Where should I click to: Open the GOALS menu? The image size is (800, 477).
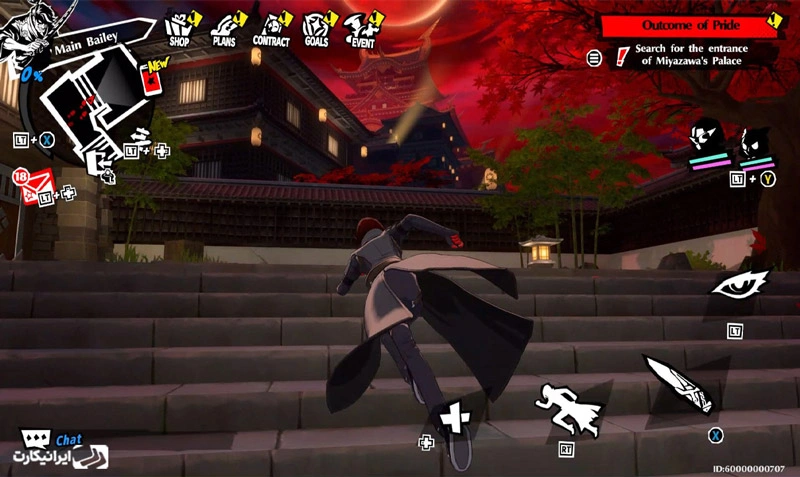[316, 29]
